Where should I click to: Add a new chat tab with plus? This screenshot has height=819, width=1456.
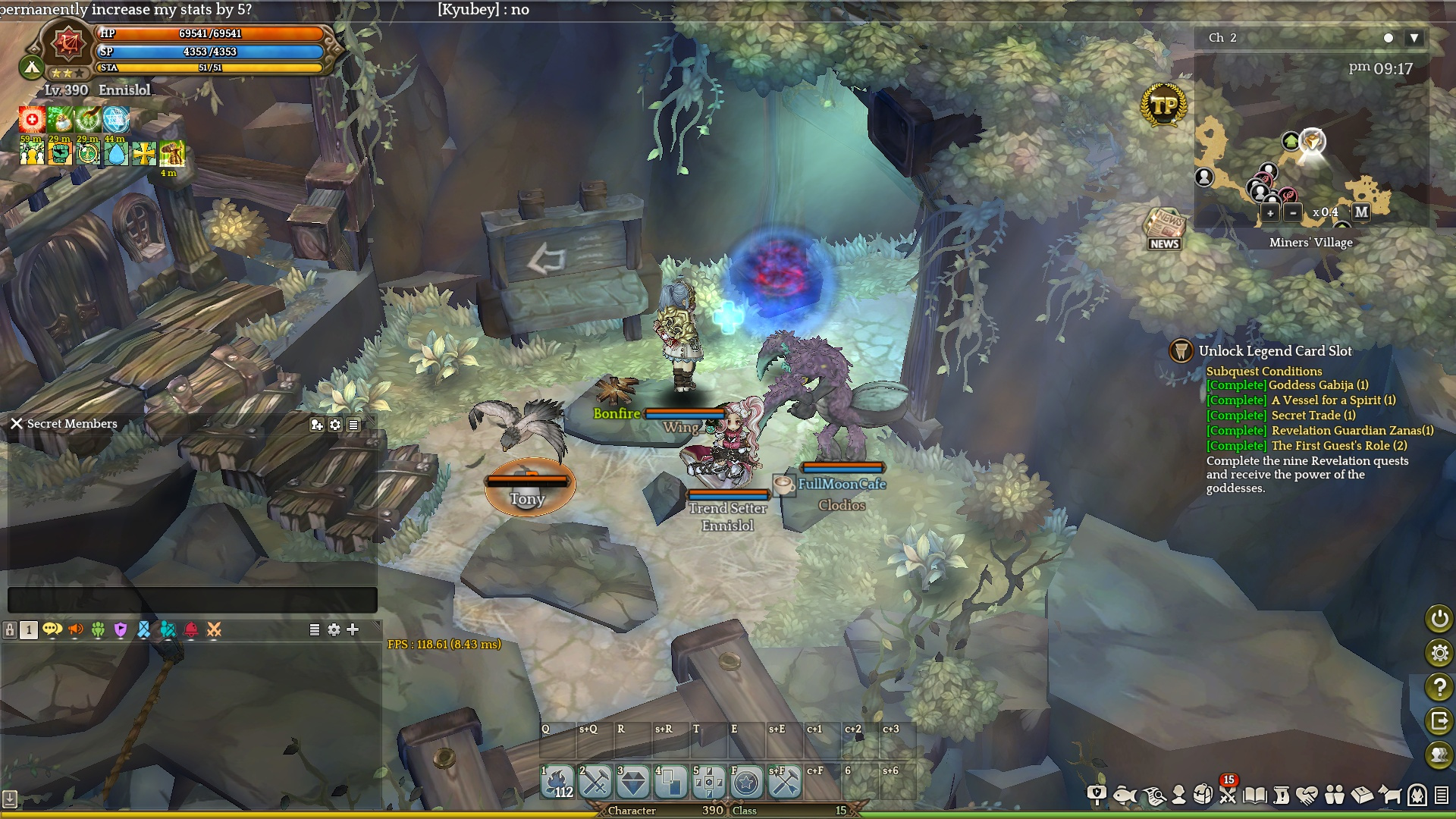[x=353, y=630]
